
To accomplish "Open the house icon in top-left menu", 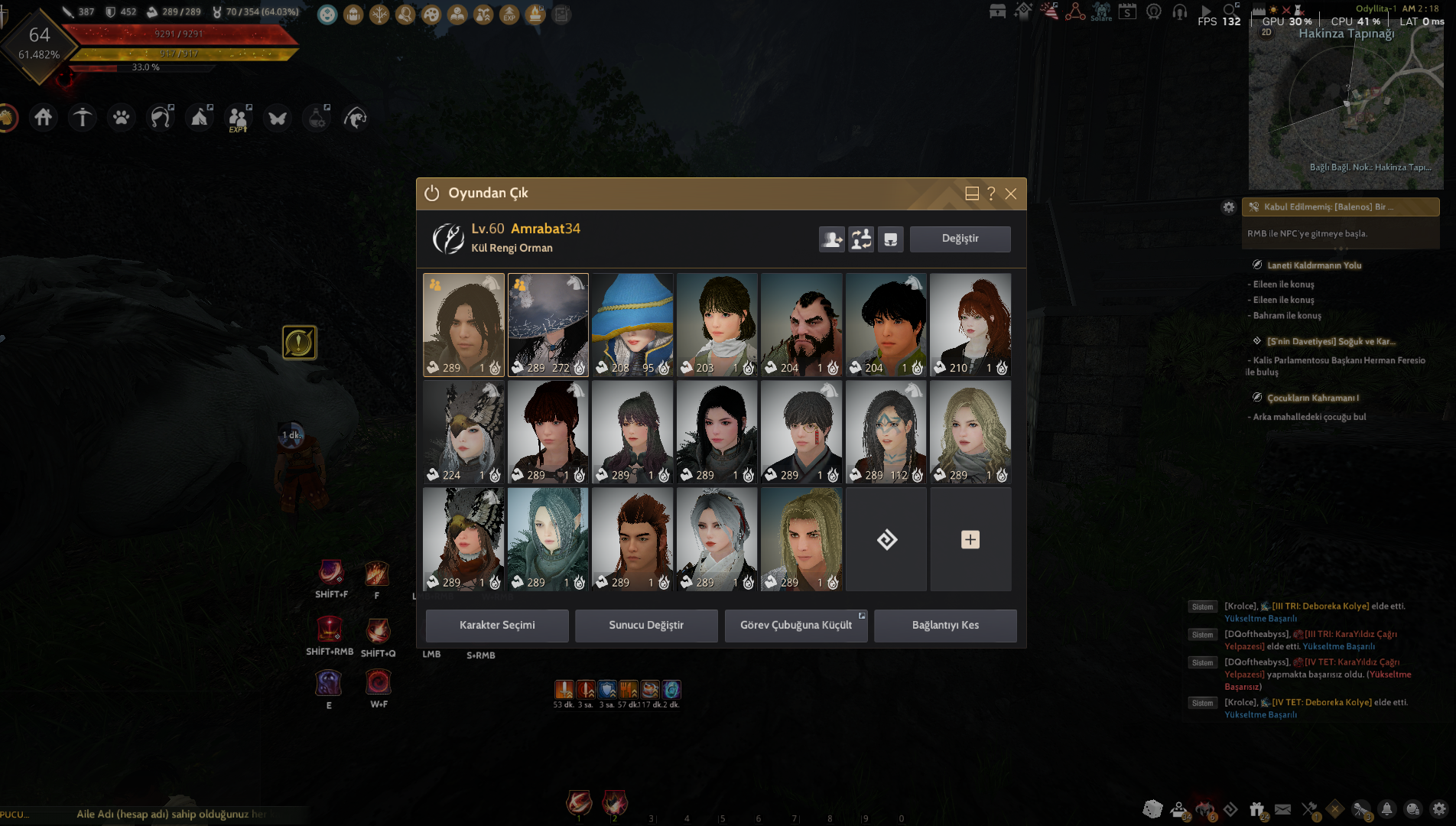I will click(x=44, y=118).
